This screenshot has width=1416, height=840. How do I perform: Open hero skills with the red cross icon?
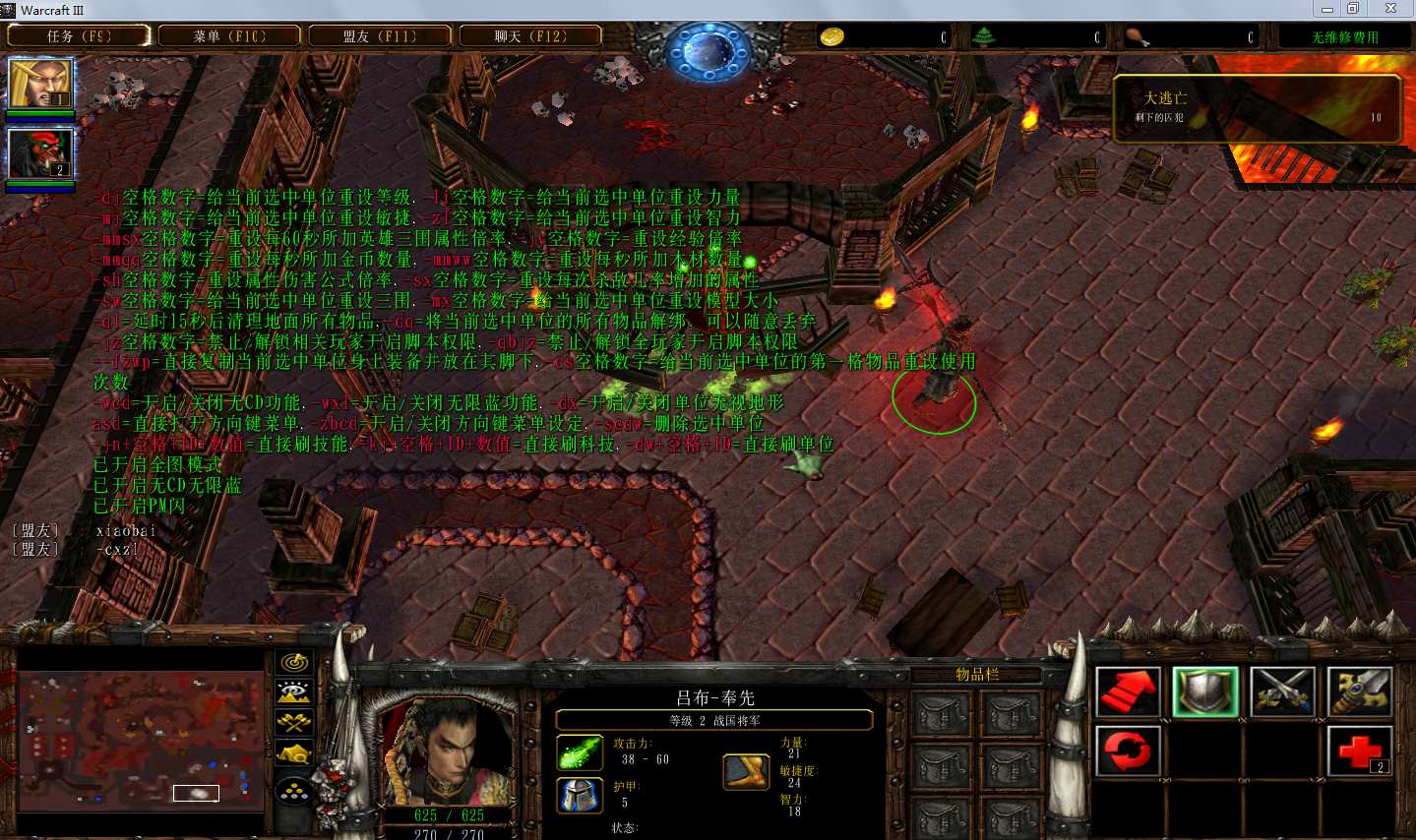tap(1359, 752)
